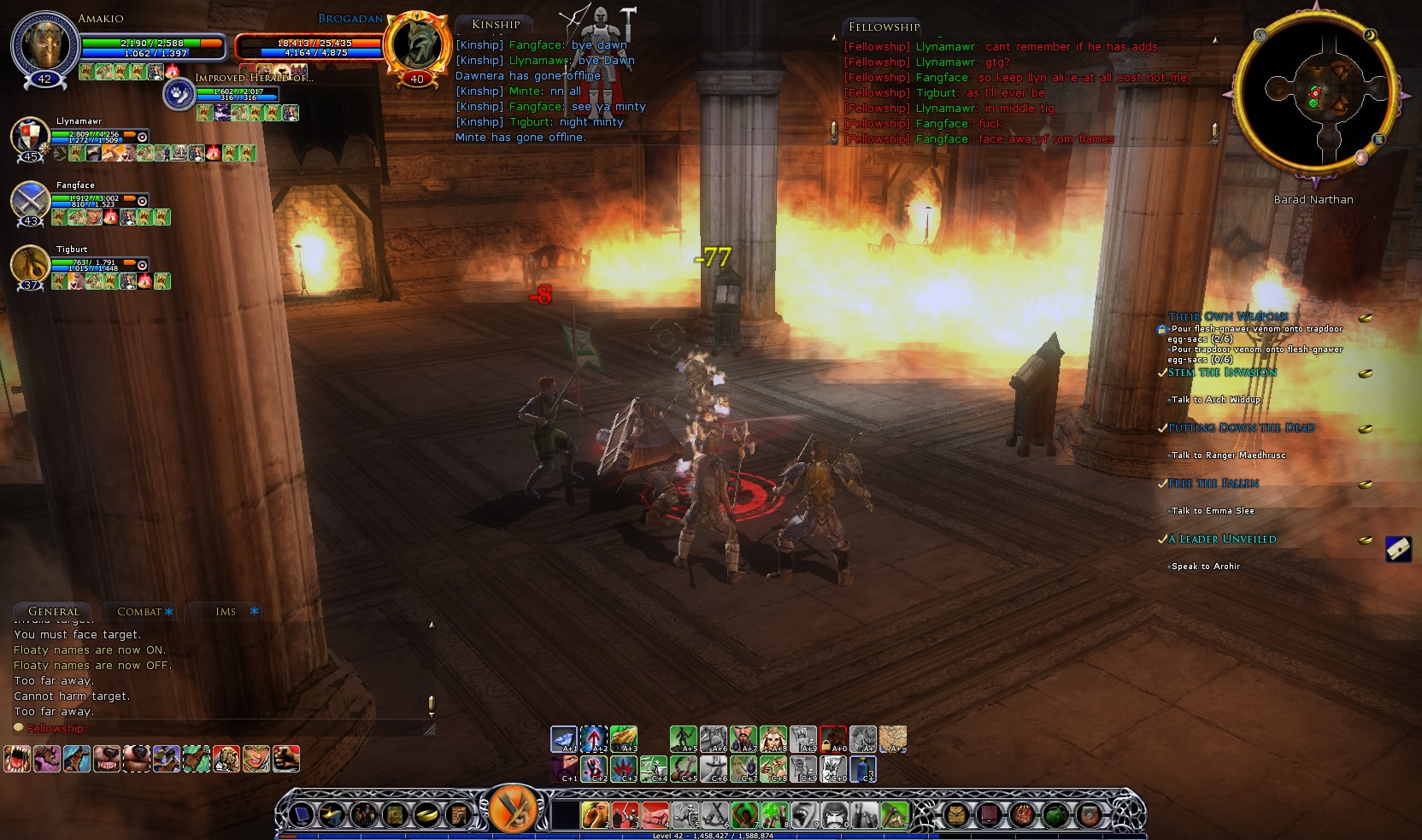
Task: Open the General chat tab
Action: point(53,612)
